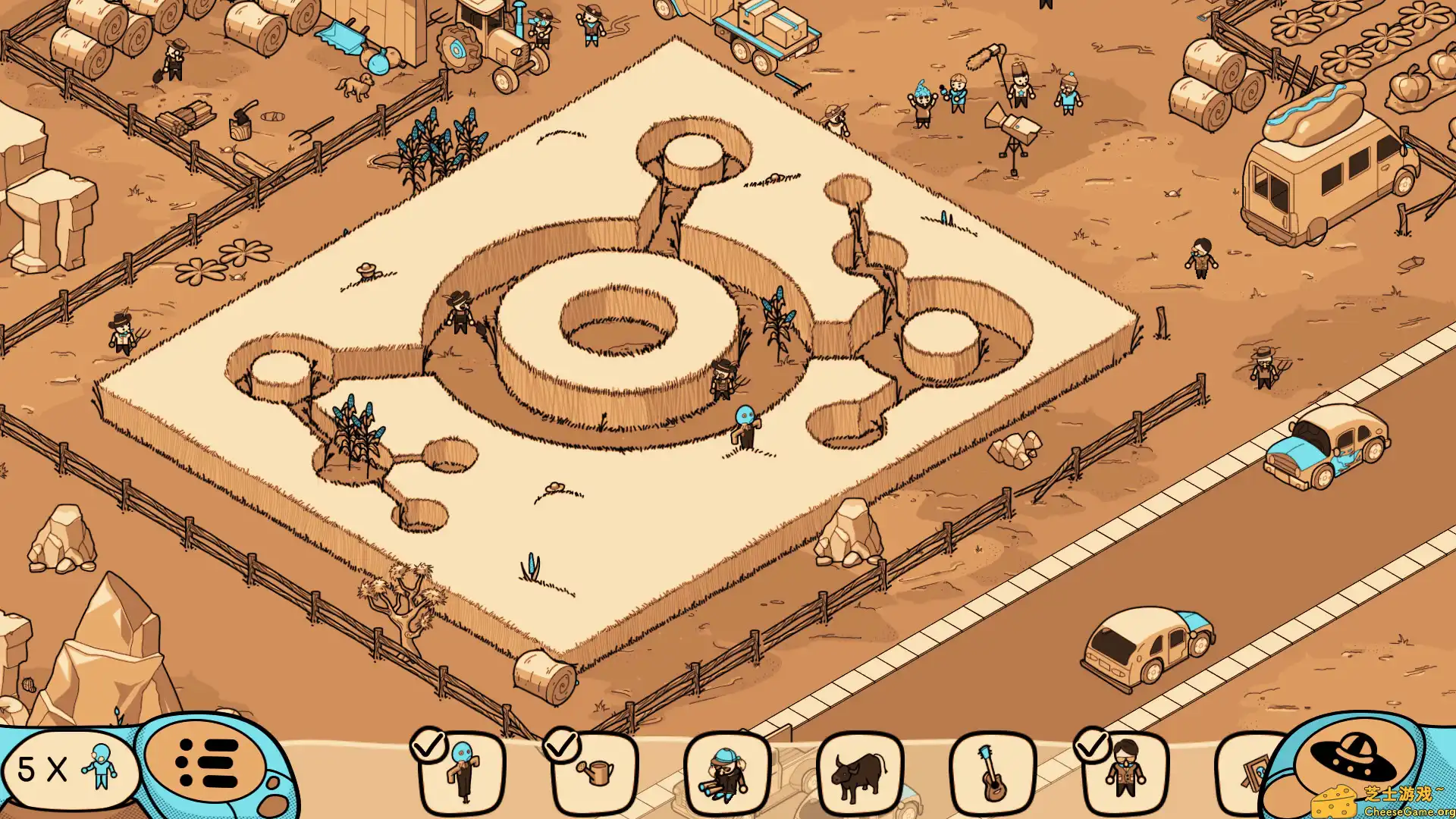Click the blue alien counter showing 5 X
This screenshot has height=819, width=1456.
(x=68, y=770)
